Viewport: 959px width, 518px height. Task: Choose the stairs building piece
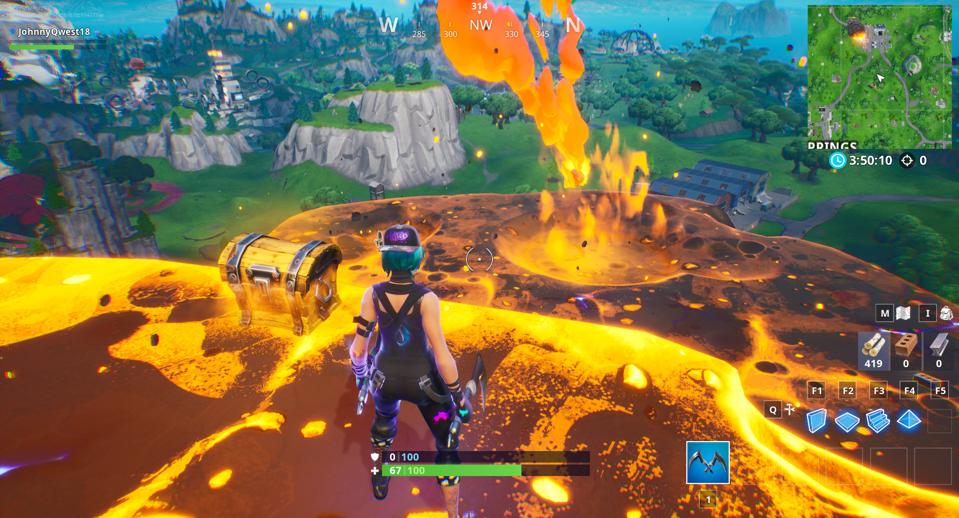(x=878, y=421)
